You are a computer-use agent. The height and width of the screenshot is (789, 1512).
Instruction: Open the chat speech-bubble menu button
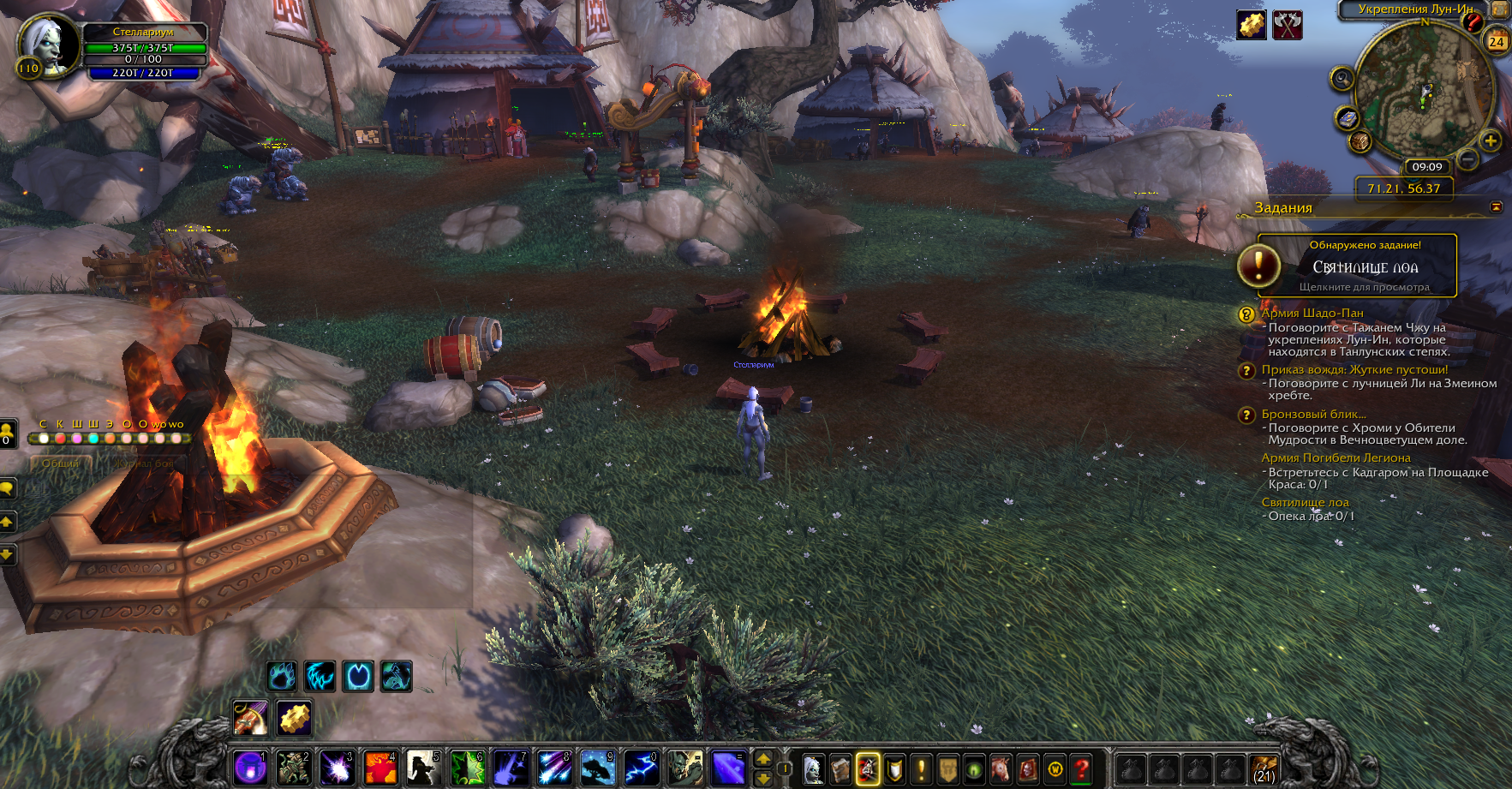pos(7,488)
